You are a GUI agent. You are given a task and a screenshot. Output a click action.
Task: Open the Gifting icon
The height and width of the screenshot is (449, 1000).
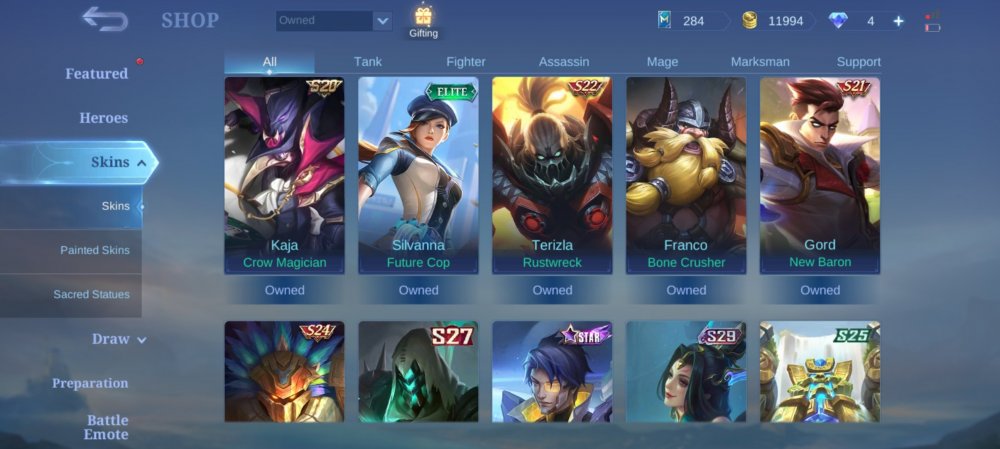coord(423,22)
